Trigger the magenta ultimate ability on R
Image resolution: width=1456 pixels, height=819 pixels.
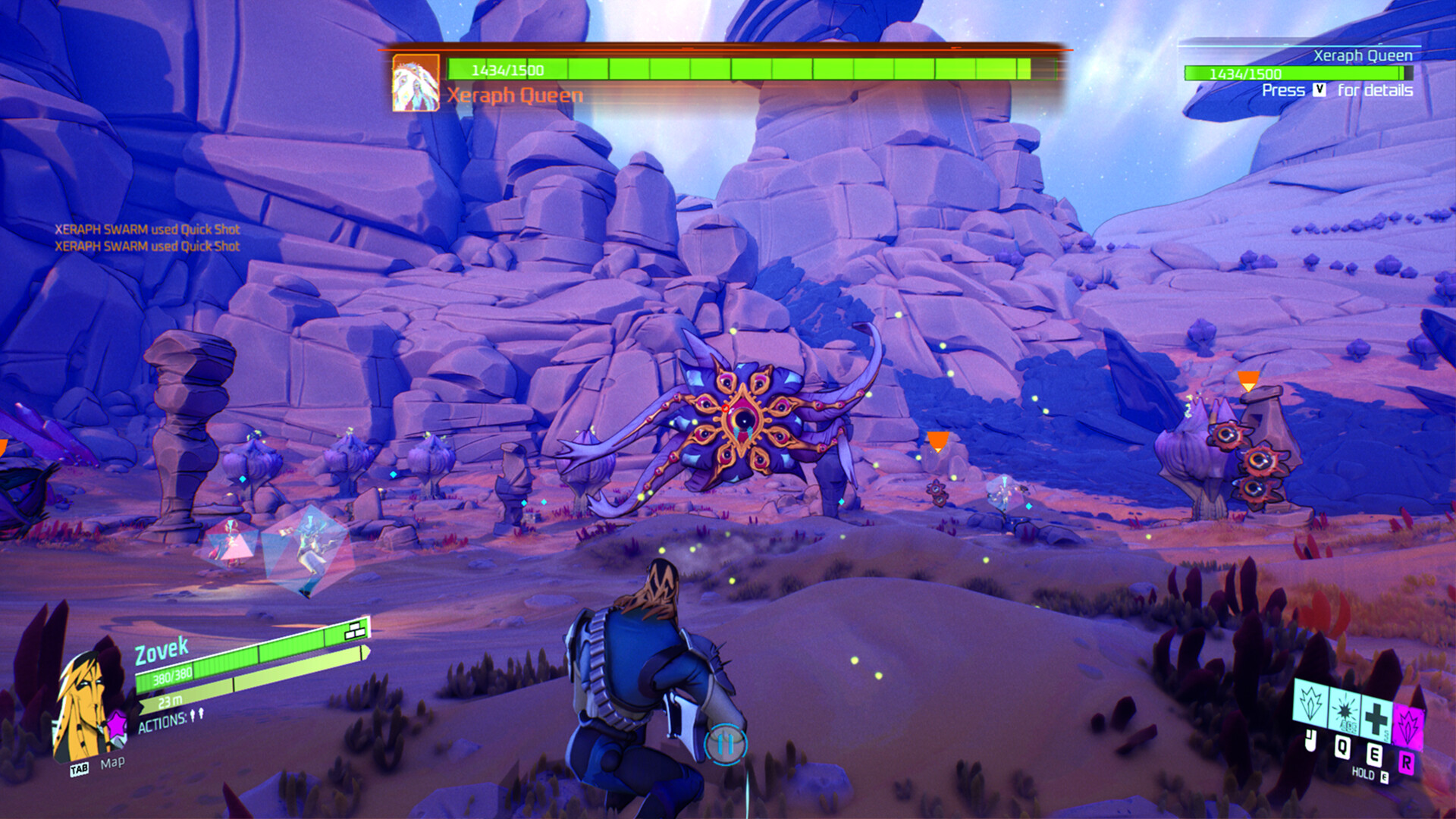[x=1408, y=724]
